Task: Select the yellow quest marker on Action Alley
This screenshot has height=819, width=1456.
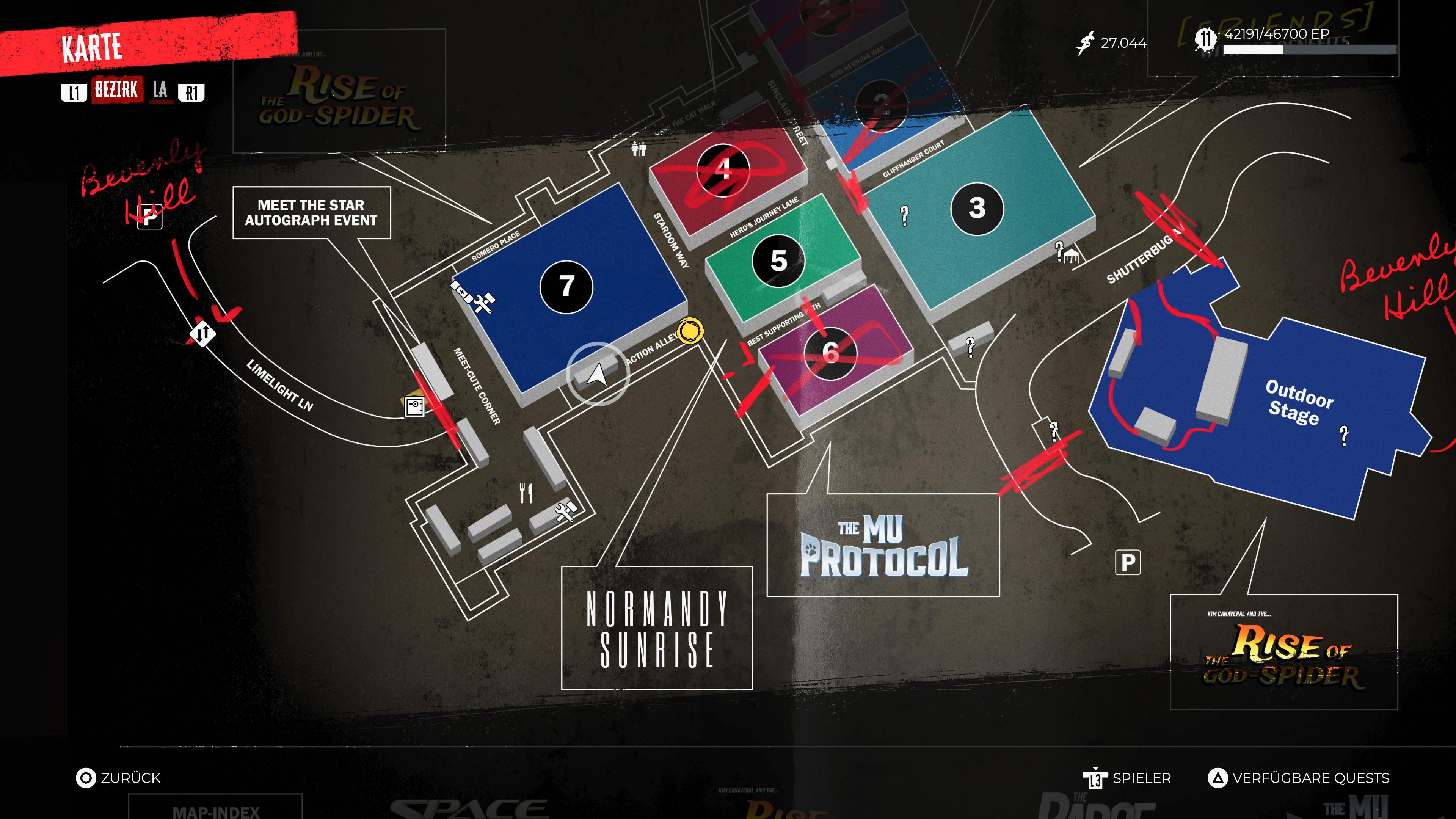Action: click(690, 331)
